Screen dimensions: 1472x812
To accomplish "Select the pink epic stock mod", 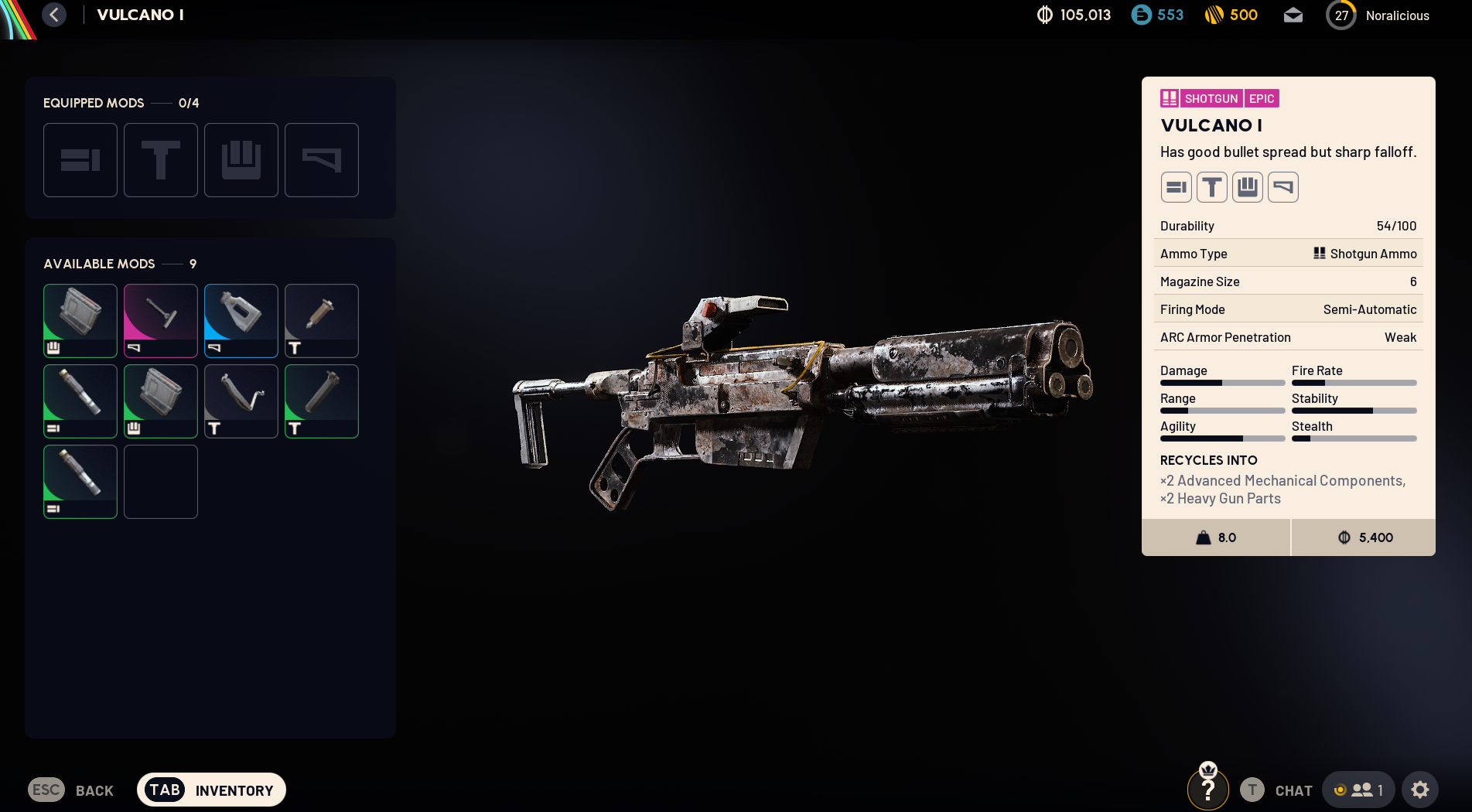I will [x=161, y=320].
